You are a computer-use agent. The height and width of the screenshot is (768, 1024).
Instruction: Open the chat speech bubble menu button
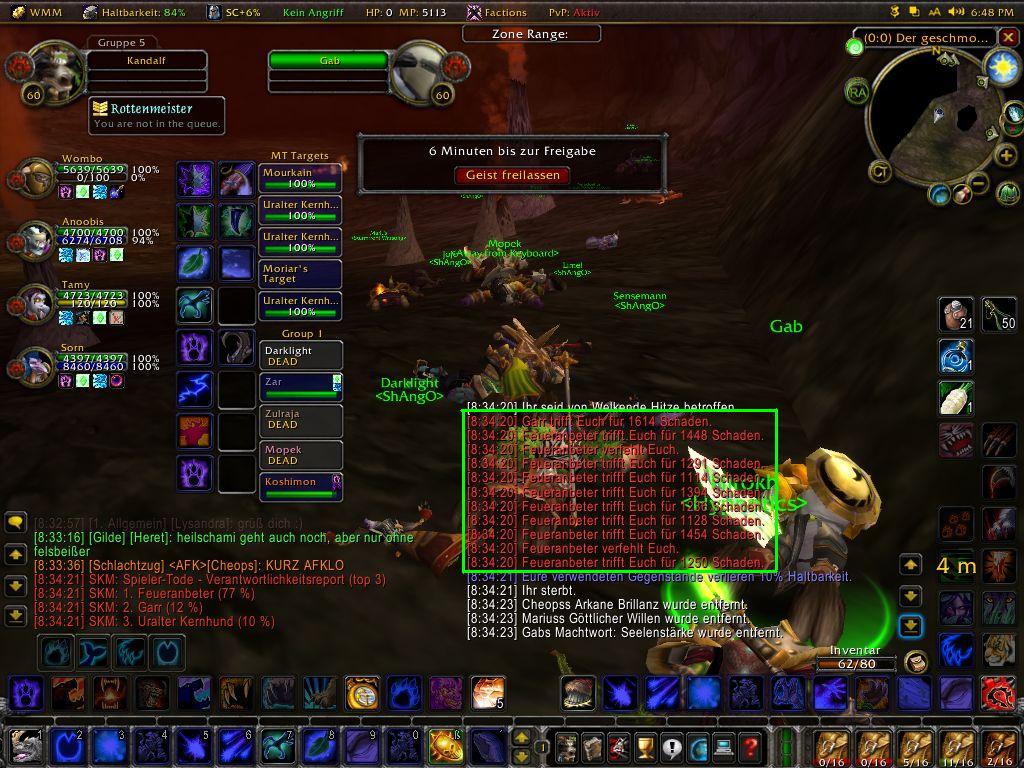[x=15, y=522]
